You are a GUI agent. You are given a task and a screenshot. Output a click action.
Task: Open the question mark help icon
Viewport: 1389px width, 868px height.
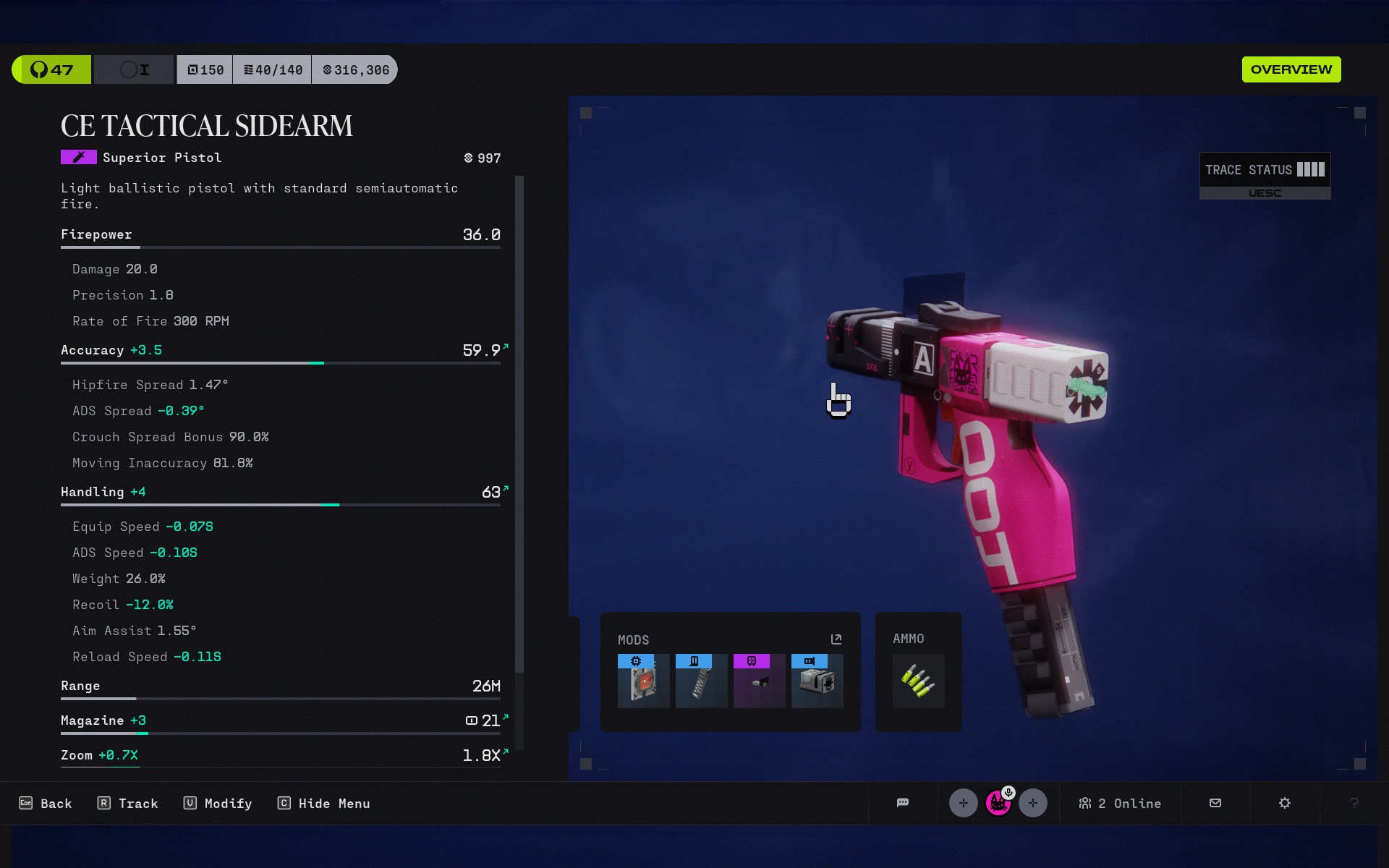(x=1354, y=803)
